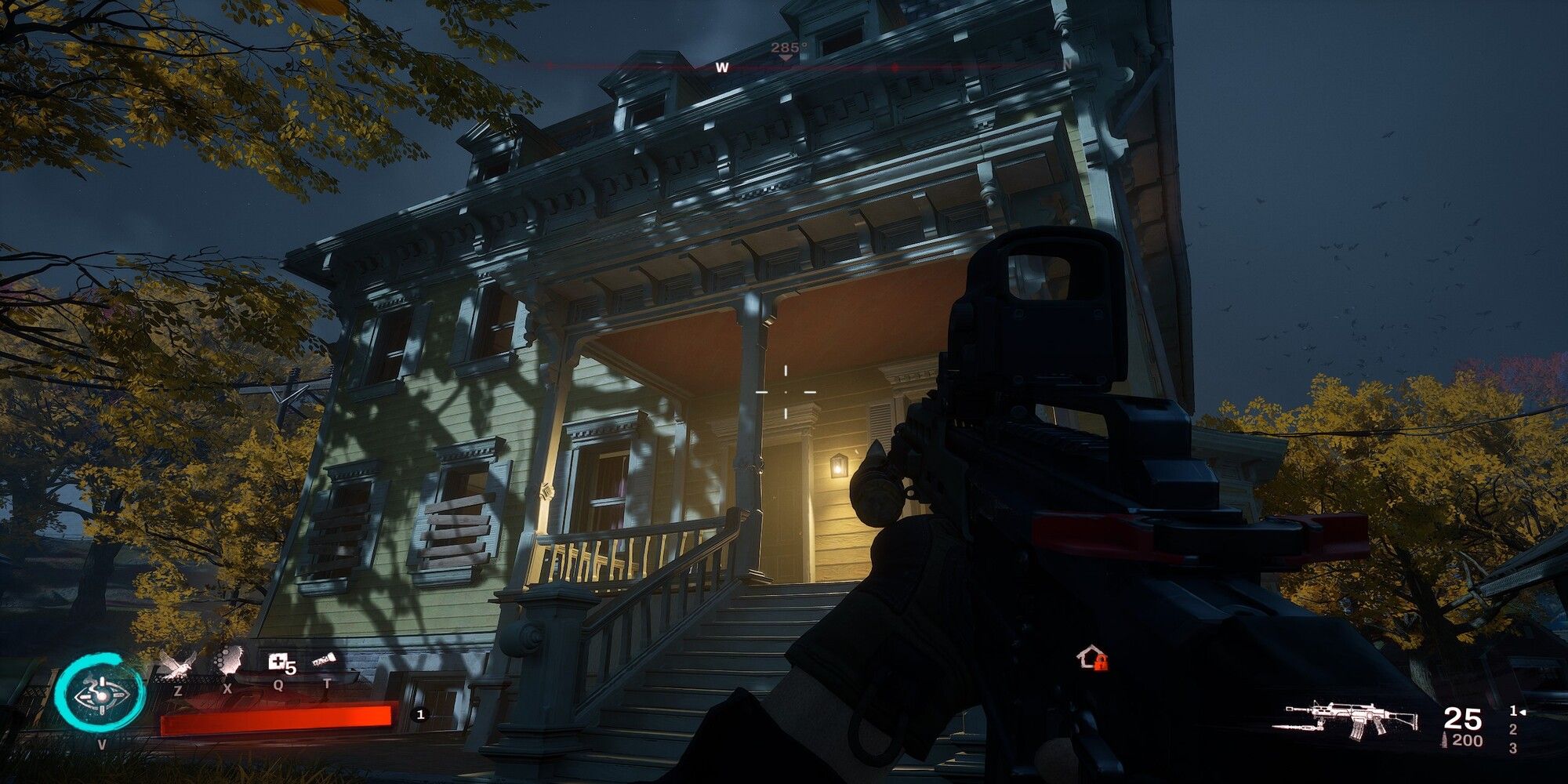This screenshot has height=784, width=1568.
Task: Click the ammo counter showing 25
Action: tap(1461, 718)
